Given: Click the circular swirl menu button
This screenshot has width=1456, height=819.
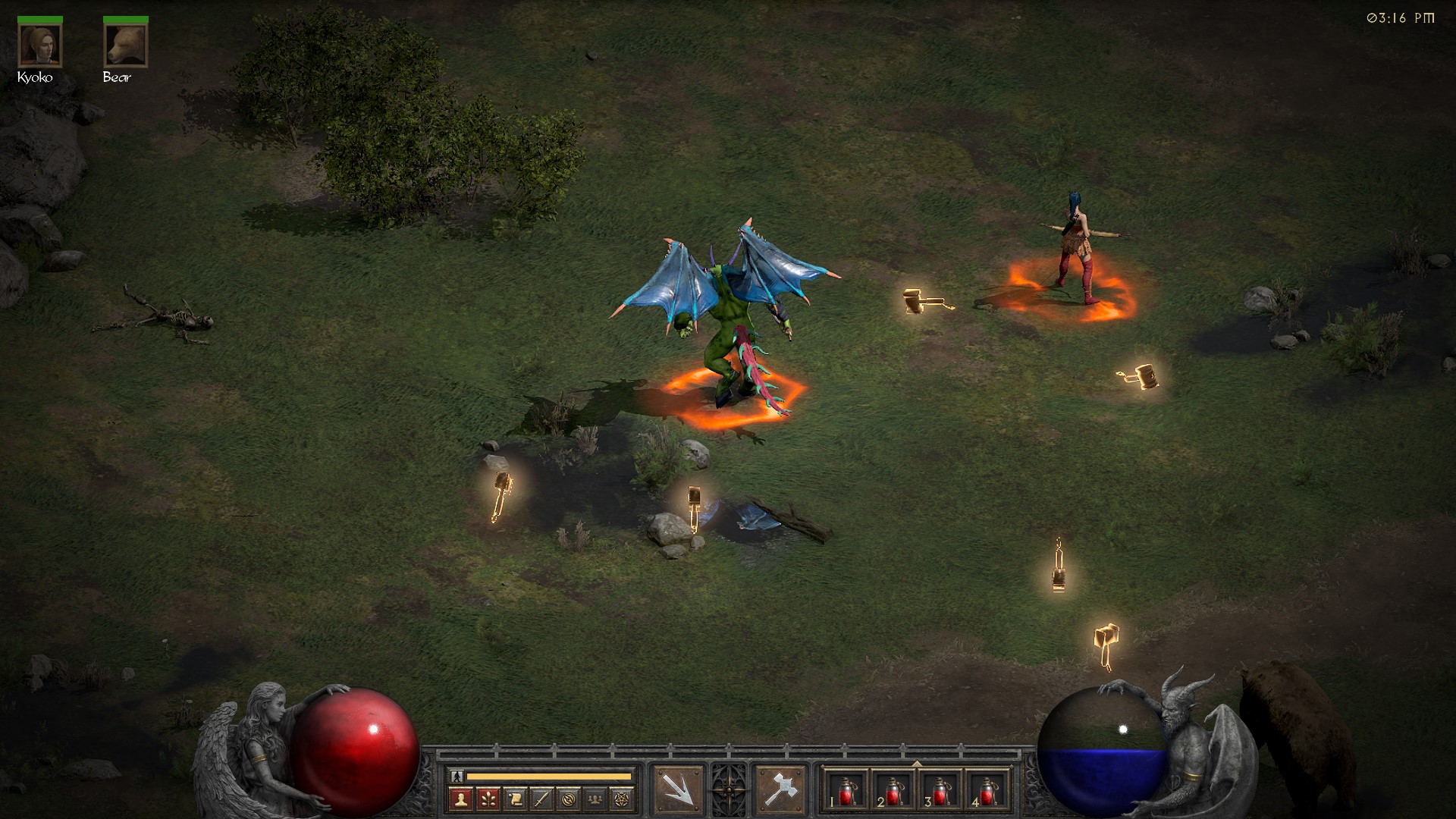Looking at the screenshot, I should click(569, 799).
